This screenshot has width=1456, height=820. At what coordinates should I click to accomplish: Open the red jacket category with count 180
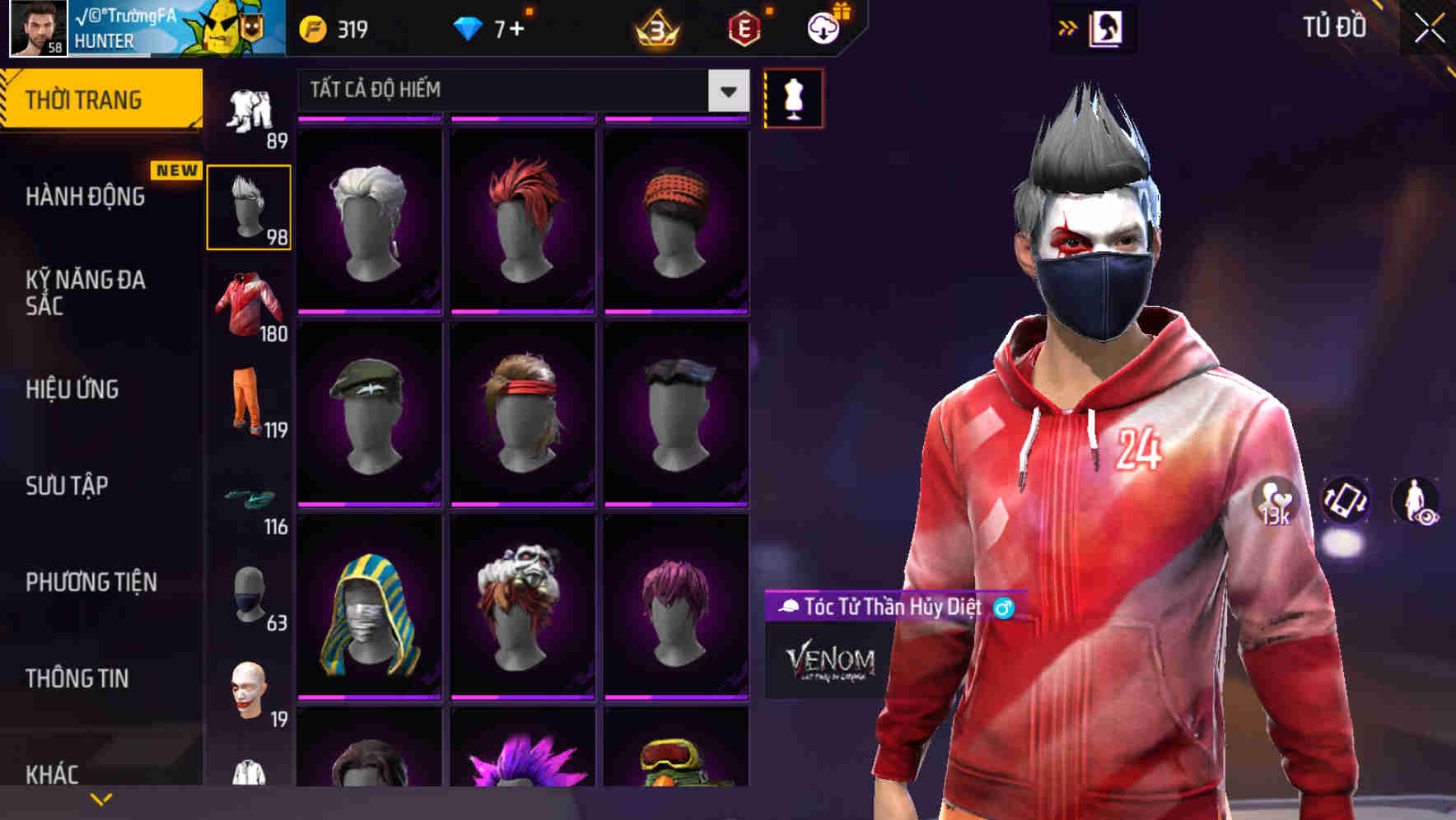(x=250, y=305)
